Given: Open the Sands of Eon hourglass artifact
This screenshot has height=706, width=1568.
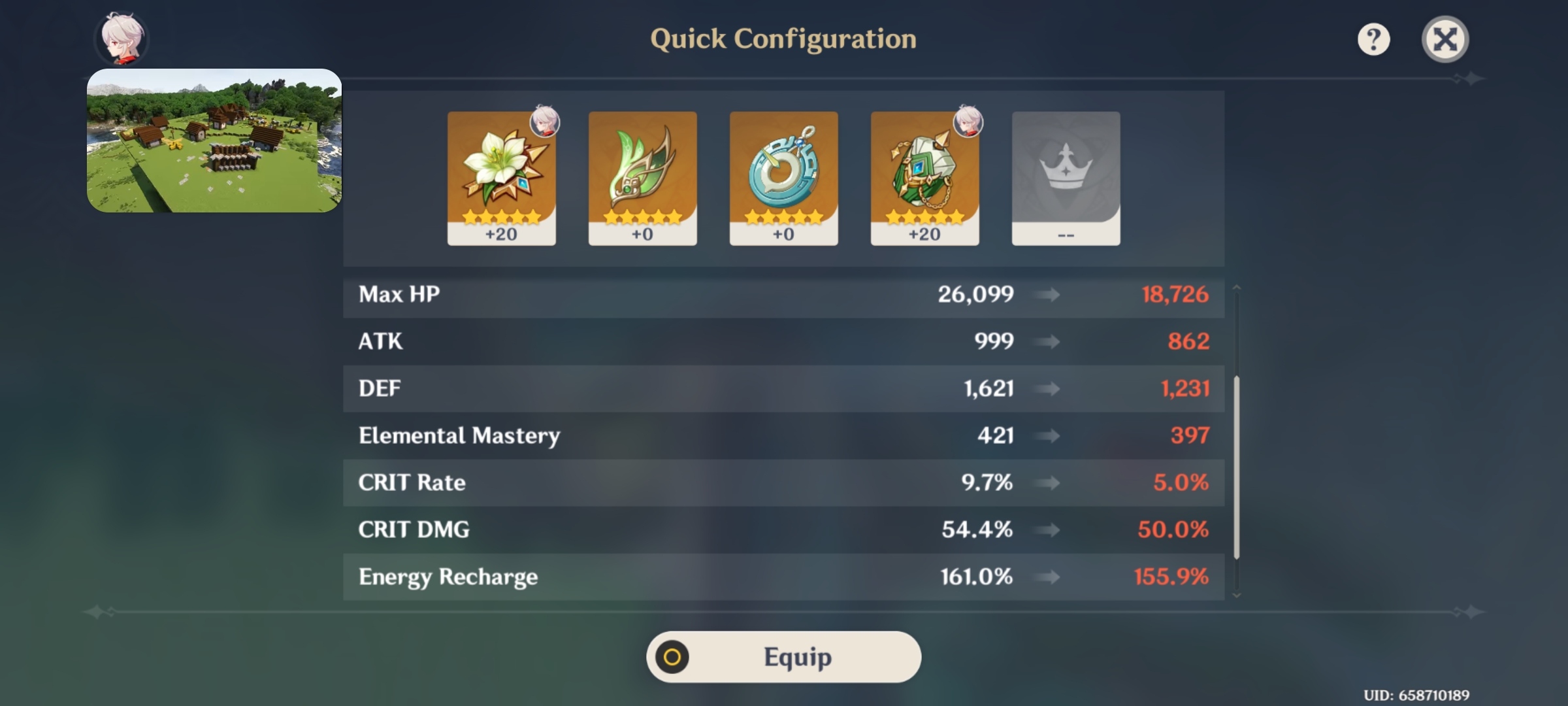Looking at the screenshot, I should 783,173.
